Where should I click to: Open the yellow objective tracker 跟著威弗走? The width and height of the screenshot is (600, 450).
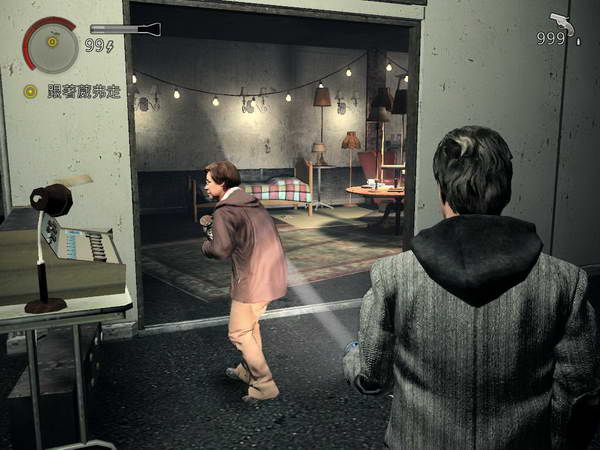[x=72, y=91]
